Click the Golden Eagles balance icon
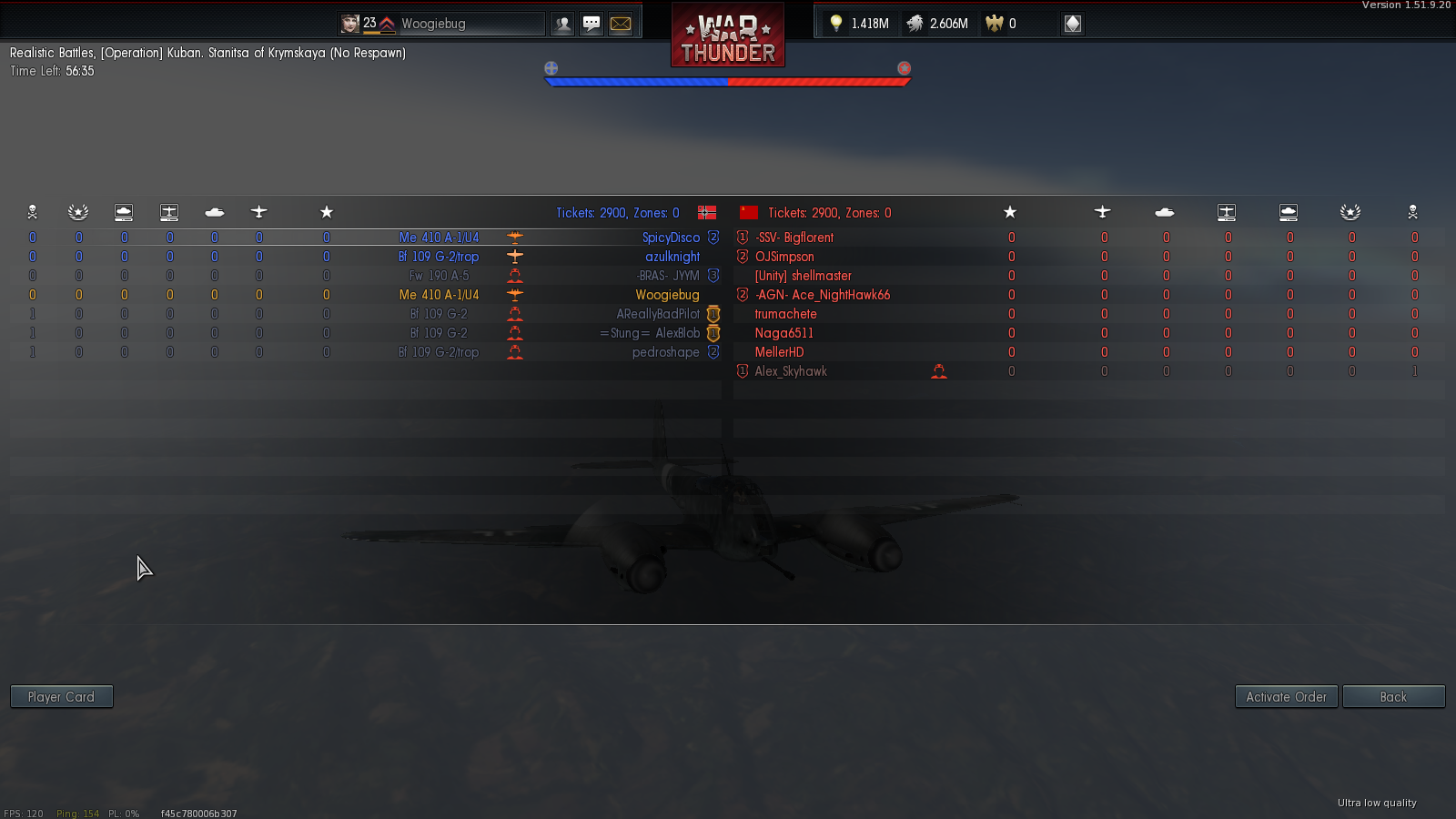Viewport: 1456px width, 819px height. click(x=995, y=24)
